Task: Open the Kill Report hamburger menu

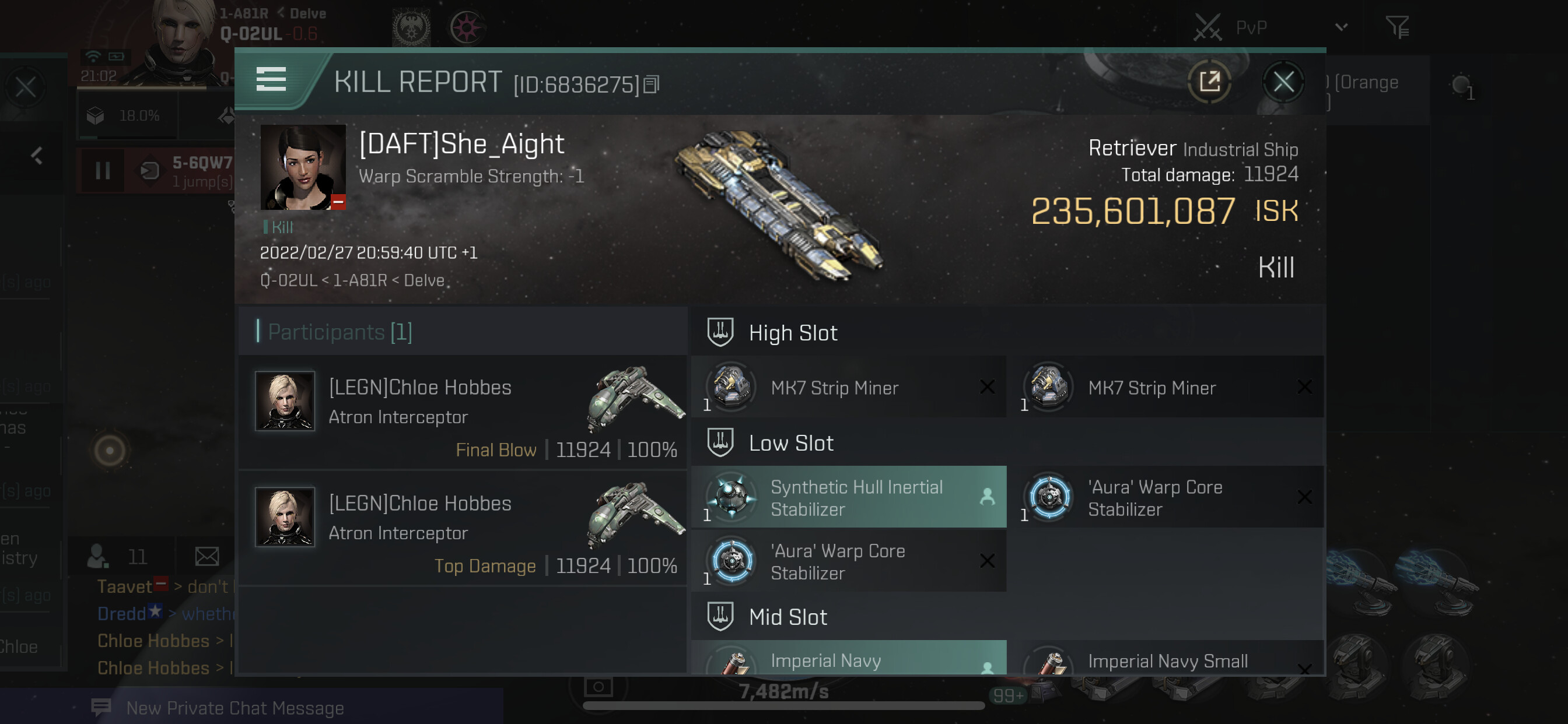Action: pos(271,80)
